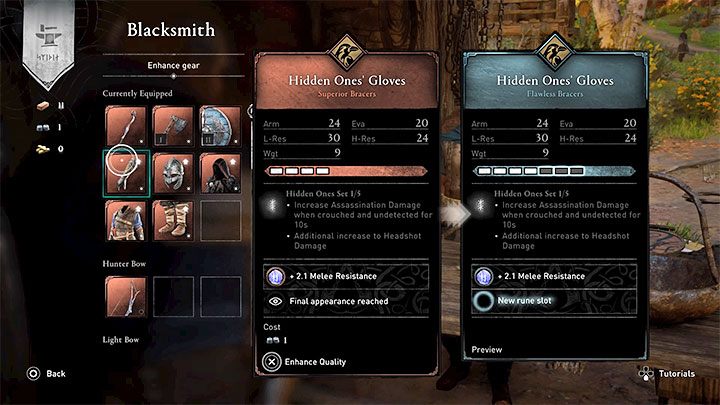Image resolution: width=720 pixels, height=405 pixels.
Task: Choose the Hidden Ones' Gloves slot
Action: pos(125,172)
